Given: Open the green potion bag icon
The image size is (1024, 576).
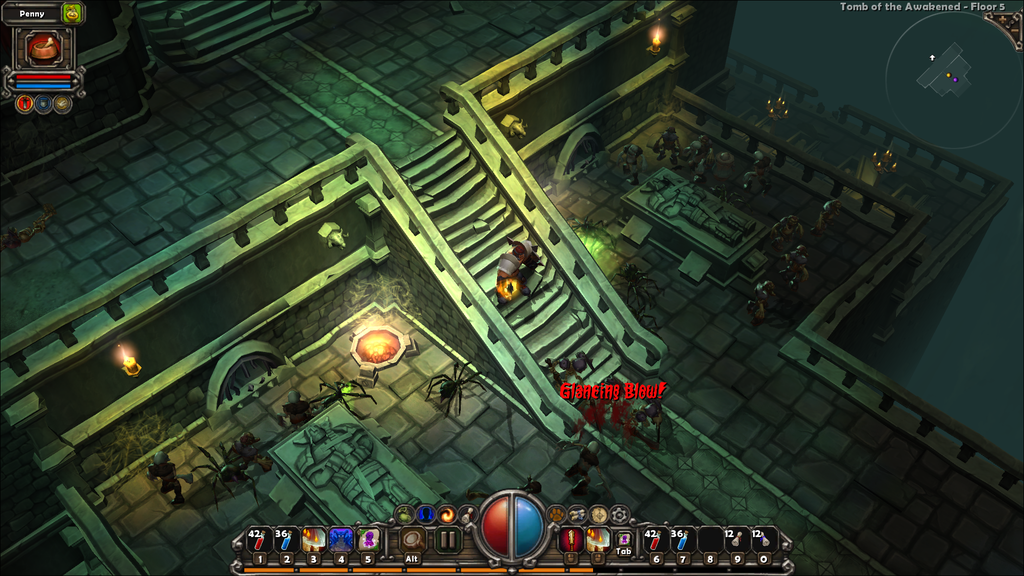Looking at the screenshot, I should [405, 514].
